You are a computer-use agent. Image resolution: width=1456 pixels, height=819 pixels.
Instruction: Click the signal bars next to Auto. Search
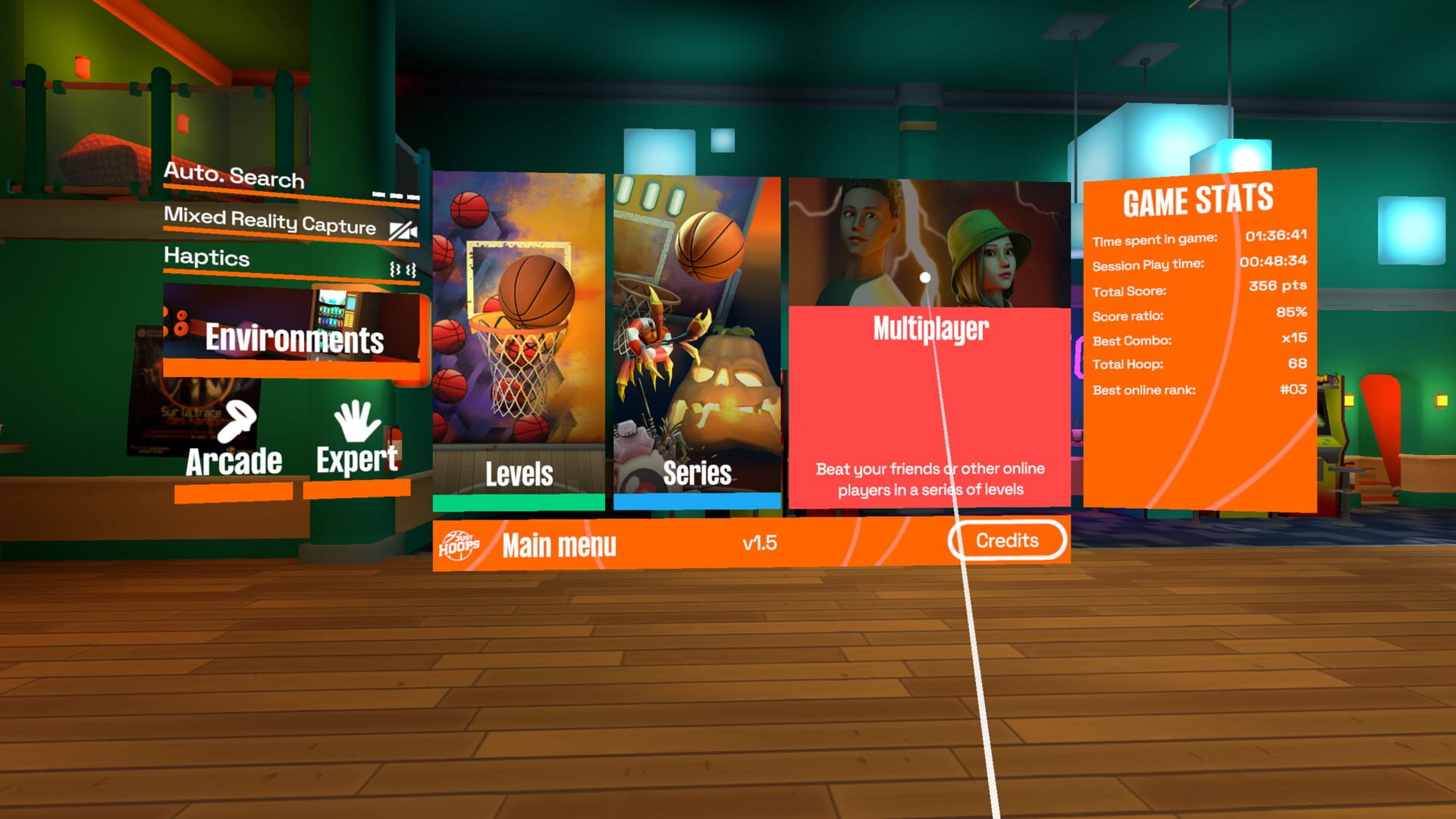(394, 193)
